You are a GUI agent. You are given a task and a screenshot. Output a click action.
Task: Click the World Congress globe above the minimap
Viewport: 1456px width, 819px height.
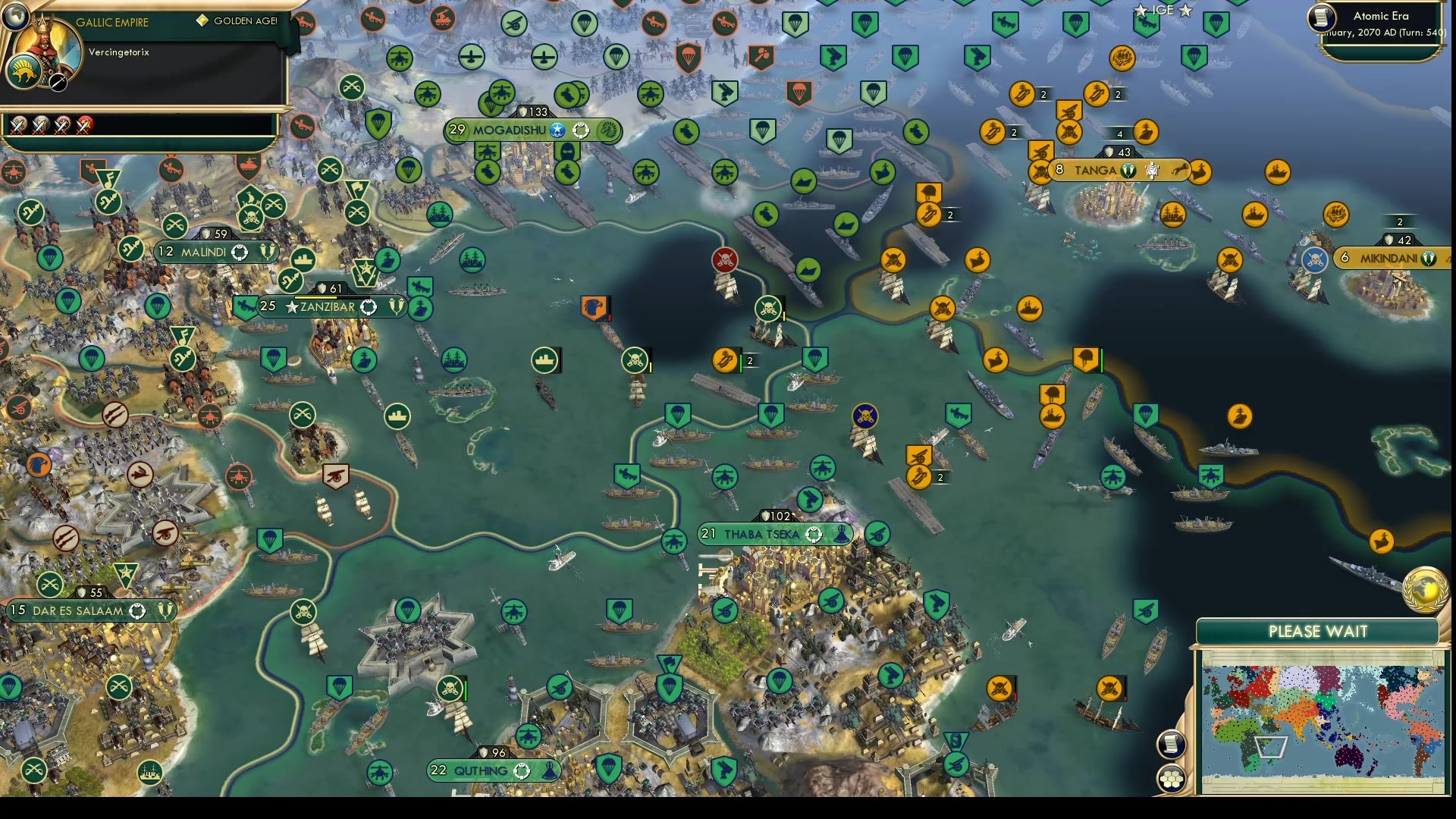tap(1426, 589)
